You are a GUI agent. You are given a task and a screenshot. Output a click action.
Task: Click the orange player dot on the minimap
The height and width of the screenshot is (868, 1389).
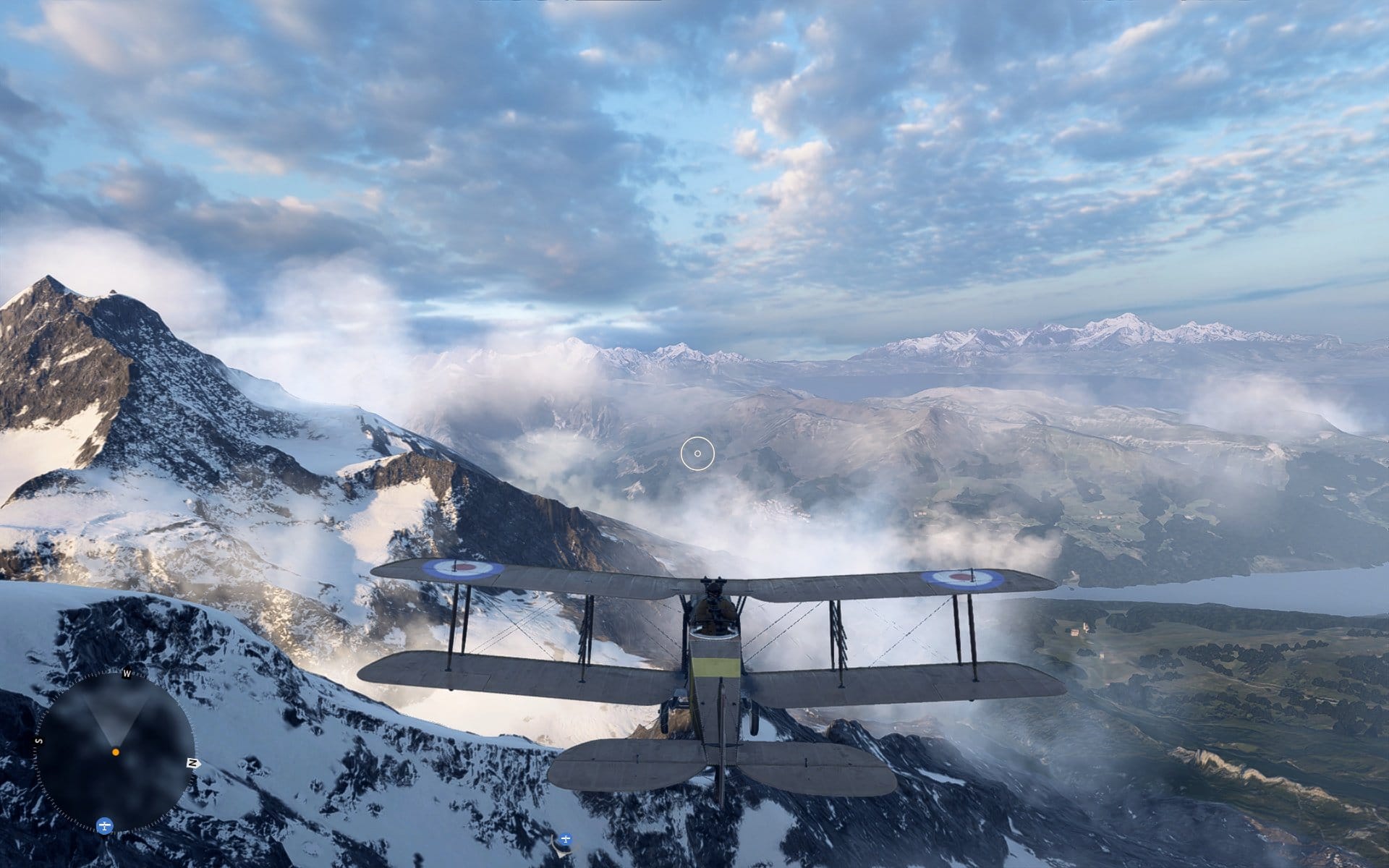click(116, 752)
